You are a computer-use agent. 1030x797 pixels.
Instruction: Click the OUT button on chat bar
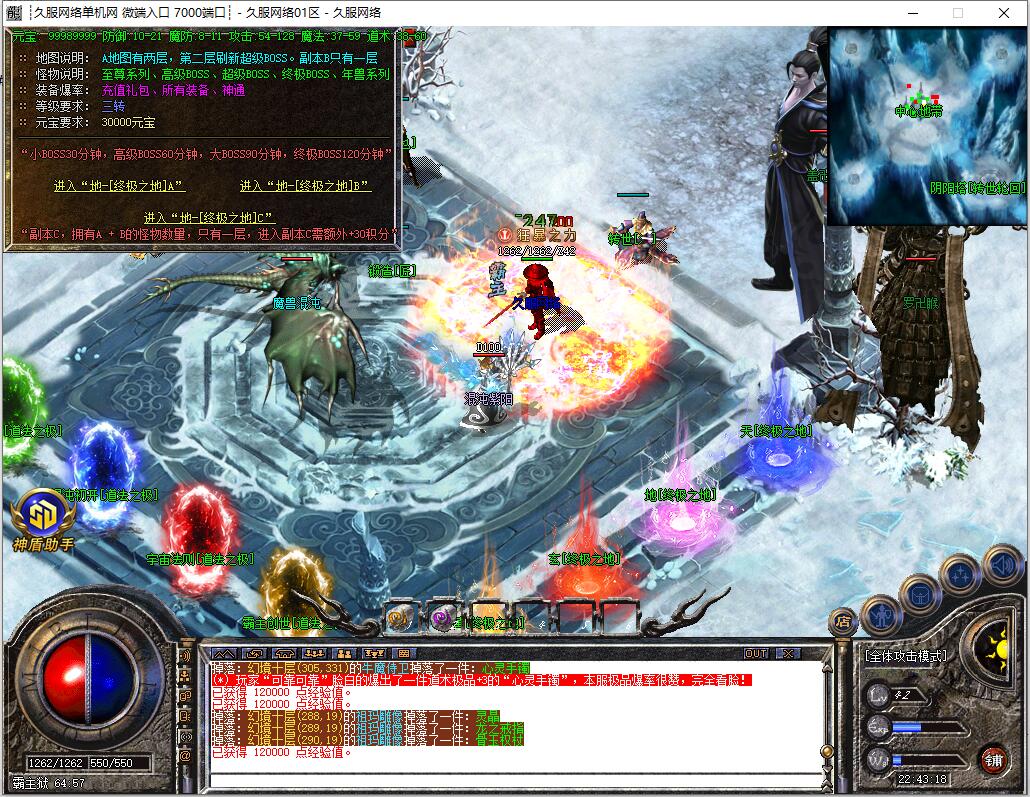point(757,654)
